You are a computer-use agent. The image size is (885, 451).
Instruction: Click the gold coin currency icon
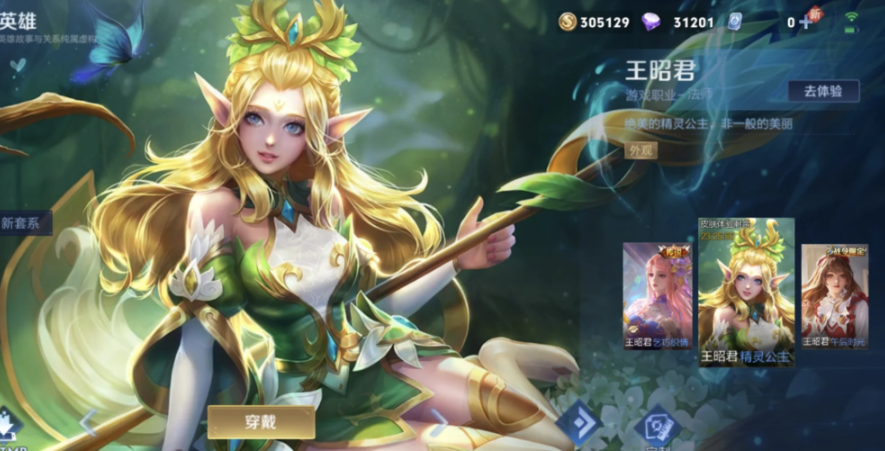click(568, 22)
